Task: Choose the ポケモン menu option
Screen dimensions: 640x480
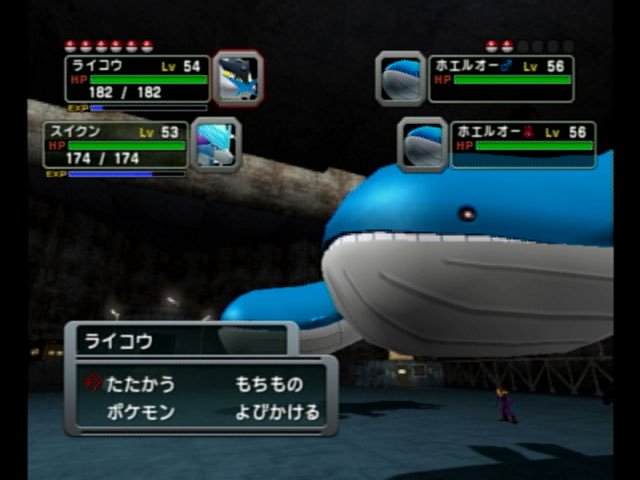Action: click(140, 412)
